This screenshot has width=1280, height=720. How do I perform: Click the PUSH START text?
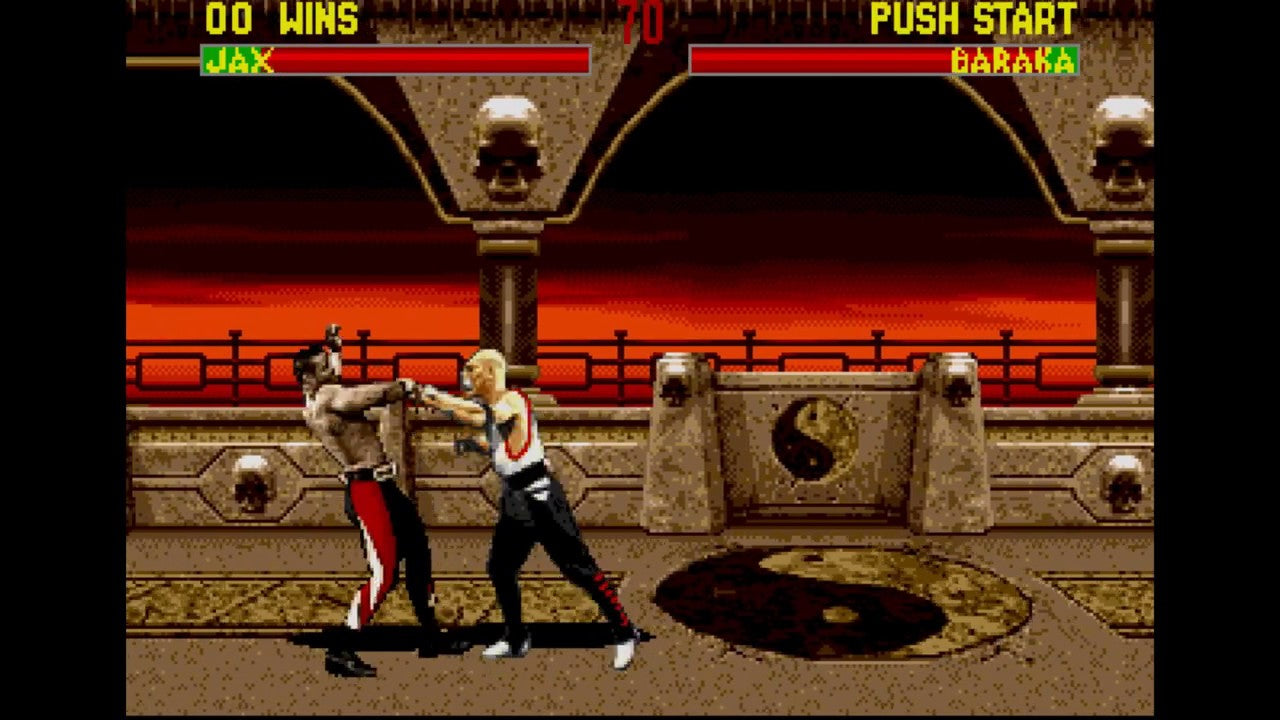973,20
